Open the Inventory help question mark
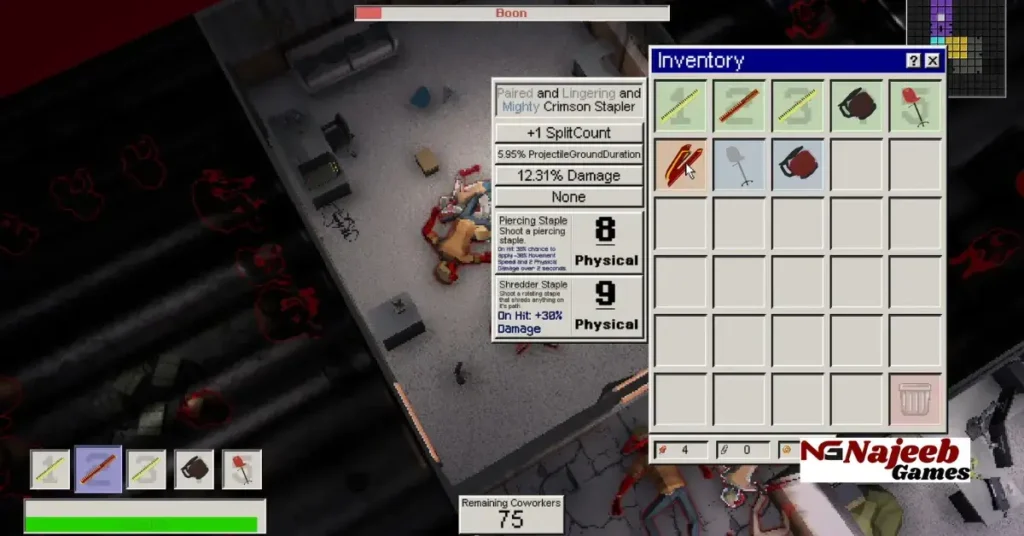This screenshot has height=536, width=1024. [x=913, y=61]
